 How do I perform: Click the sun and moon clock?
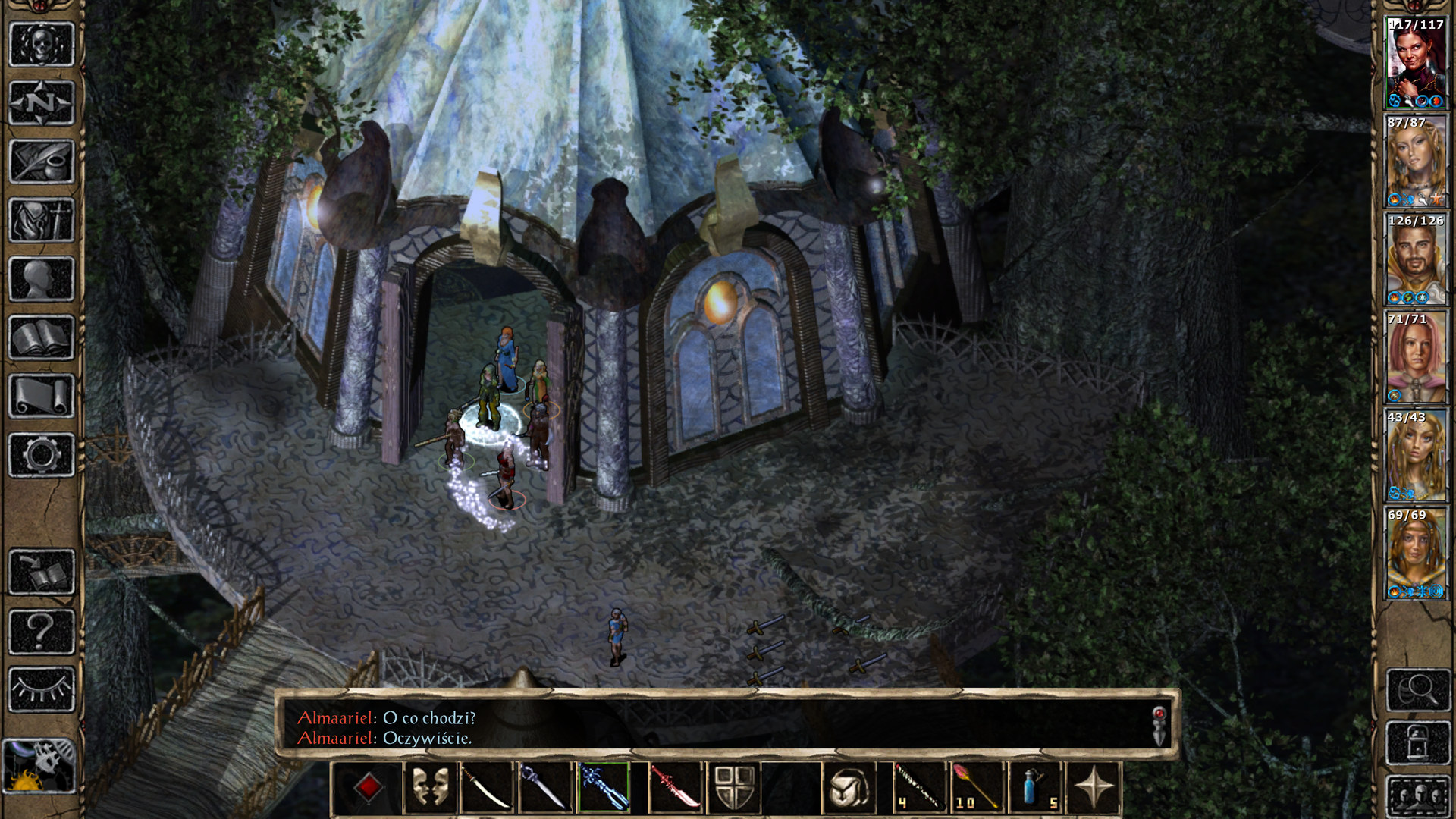click(39, 766)
